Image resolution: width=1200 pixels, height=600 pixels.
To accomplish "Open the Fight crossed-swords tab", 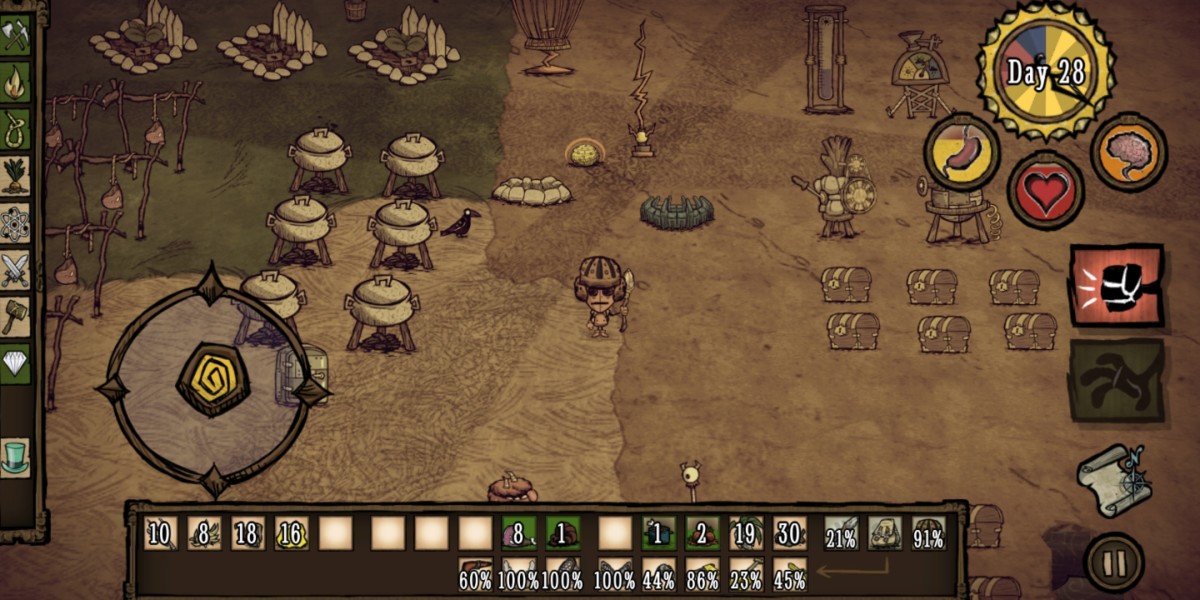I will click(16, 270).
